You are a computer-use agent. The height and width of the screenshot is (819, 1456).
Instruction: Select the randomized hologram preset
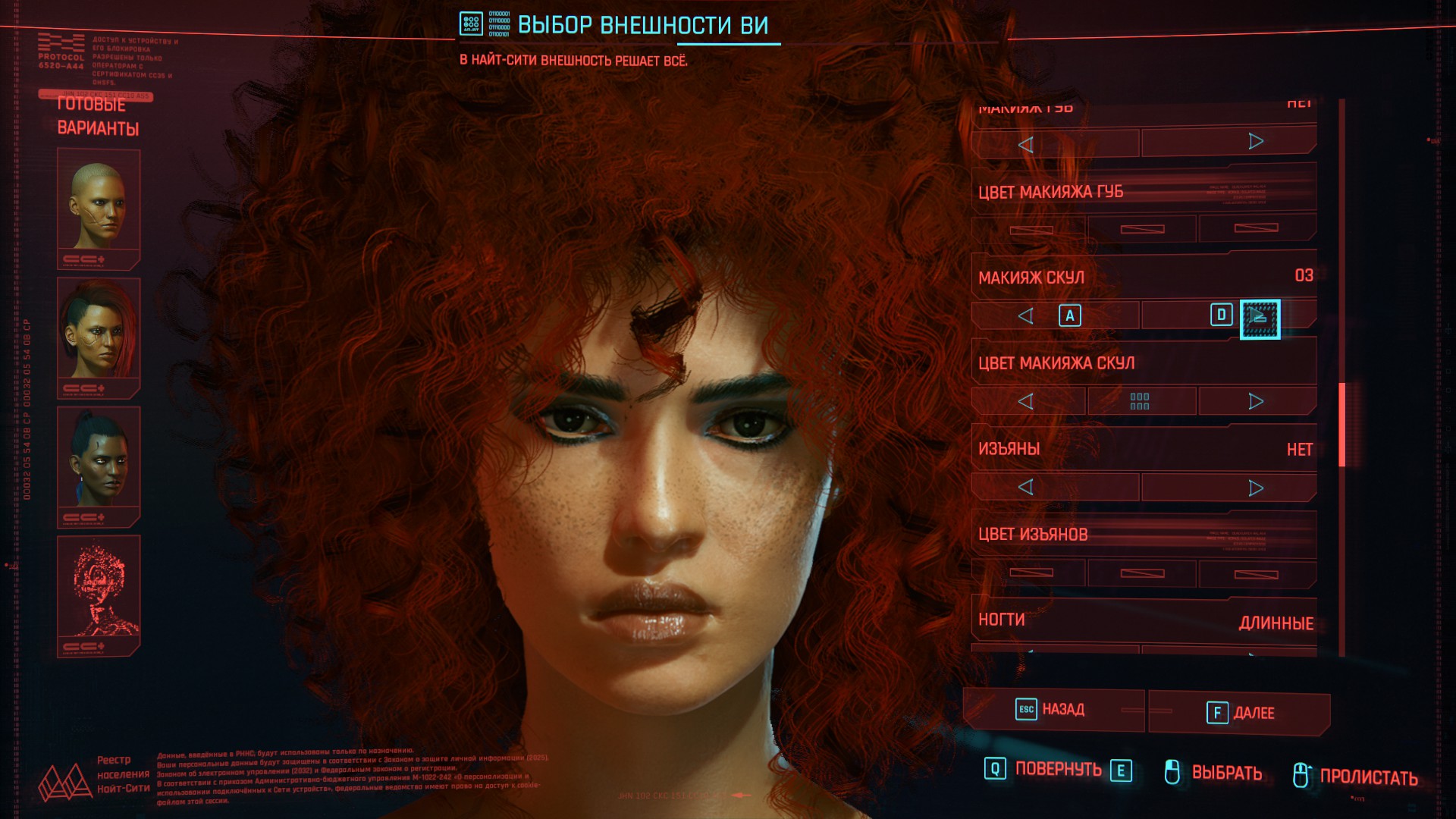[x=99, y=593]
